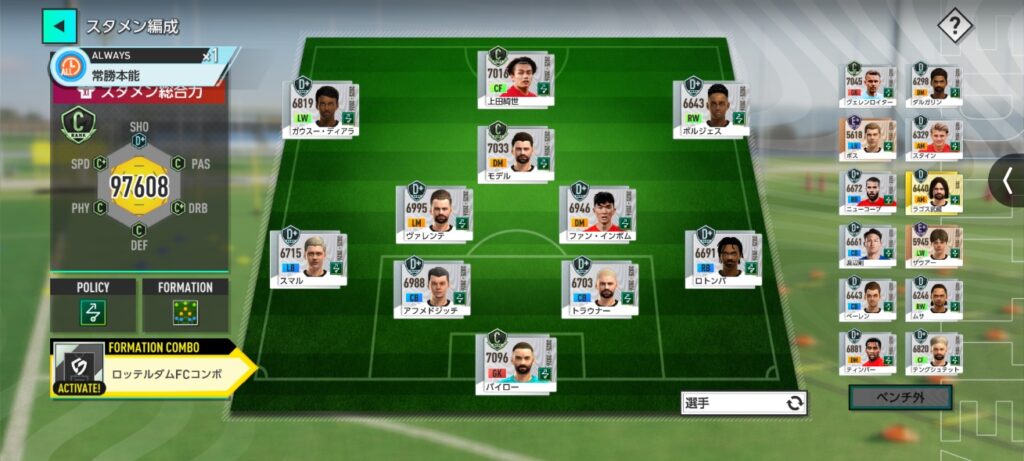
Task: Open the POLICY tactic panel
Action: pyautogui.click(x=93, y=306)
